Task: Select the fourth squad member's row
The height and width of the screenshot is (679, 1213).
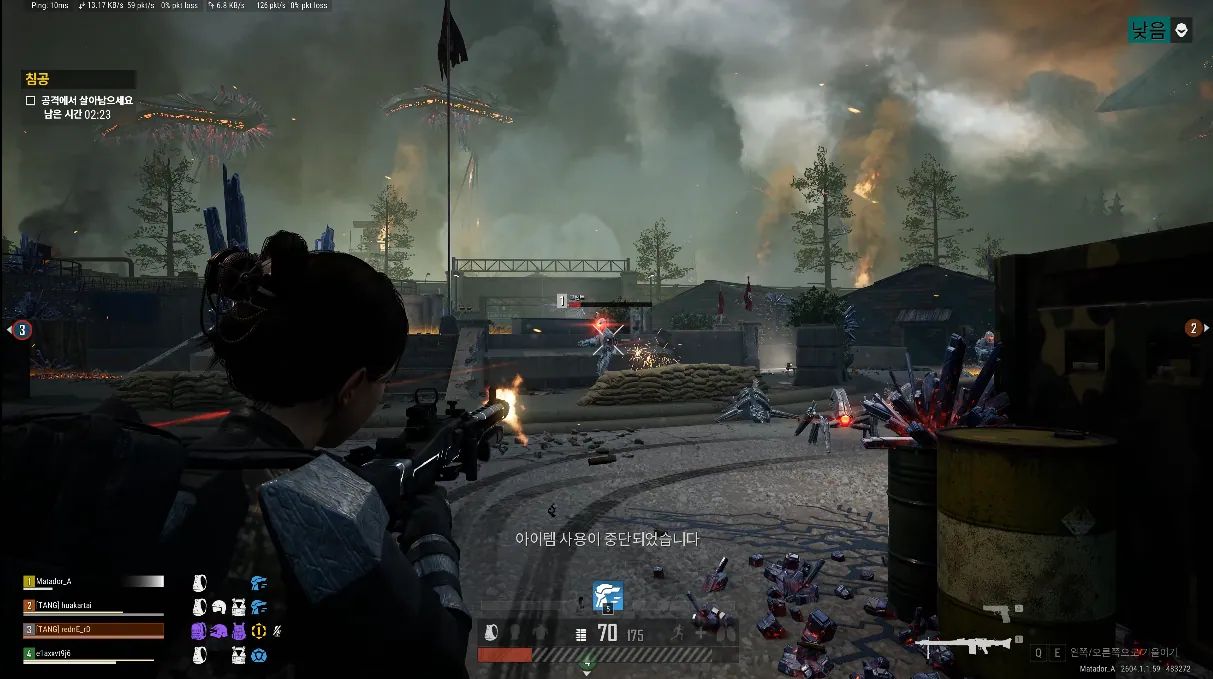Action: 92,654
